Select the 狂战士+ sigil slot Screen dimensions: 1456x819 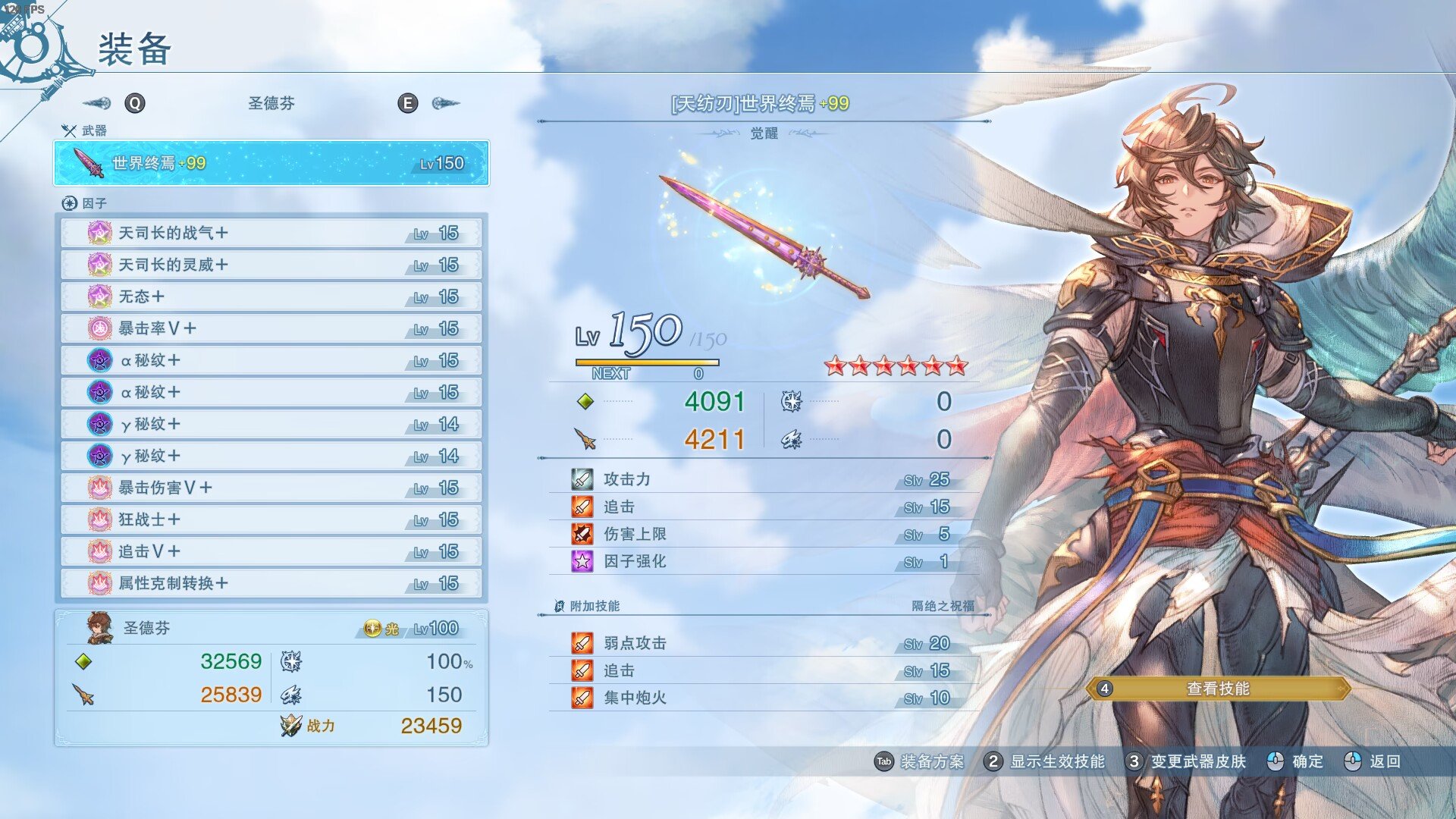[271, 519]
